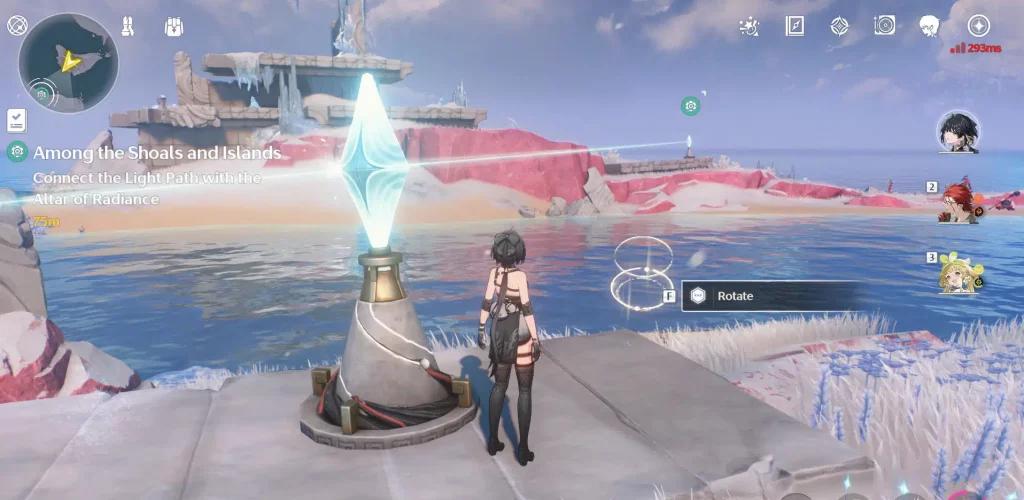Select the Among the Shoals and Islands quest tracker
The height and width of the screenshot is (500, 1024).
(x=156, y=154)
